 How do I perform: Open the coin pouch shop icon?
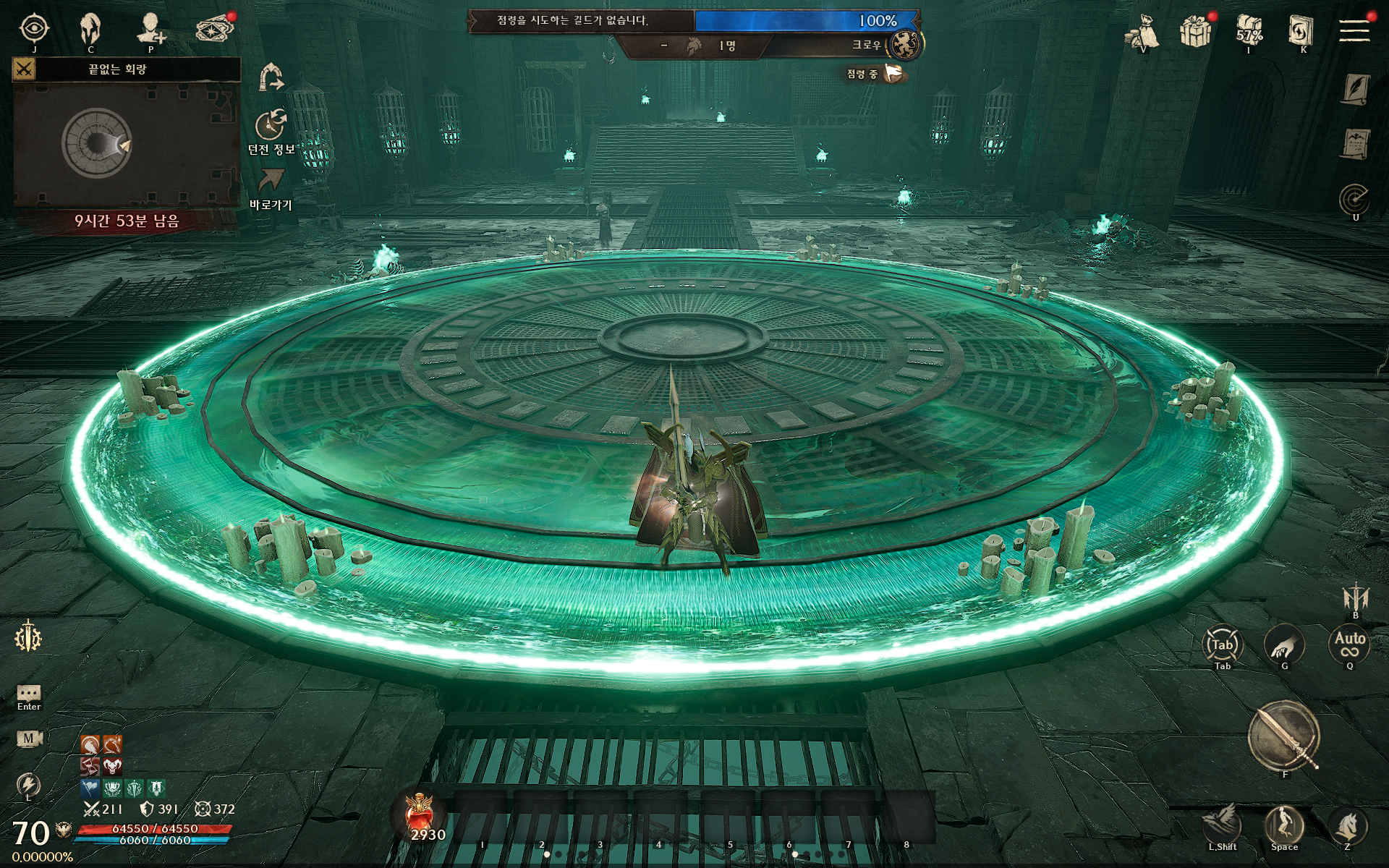coord(1143,31)
